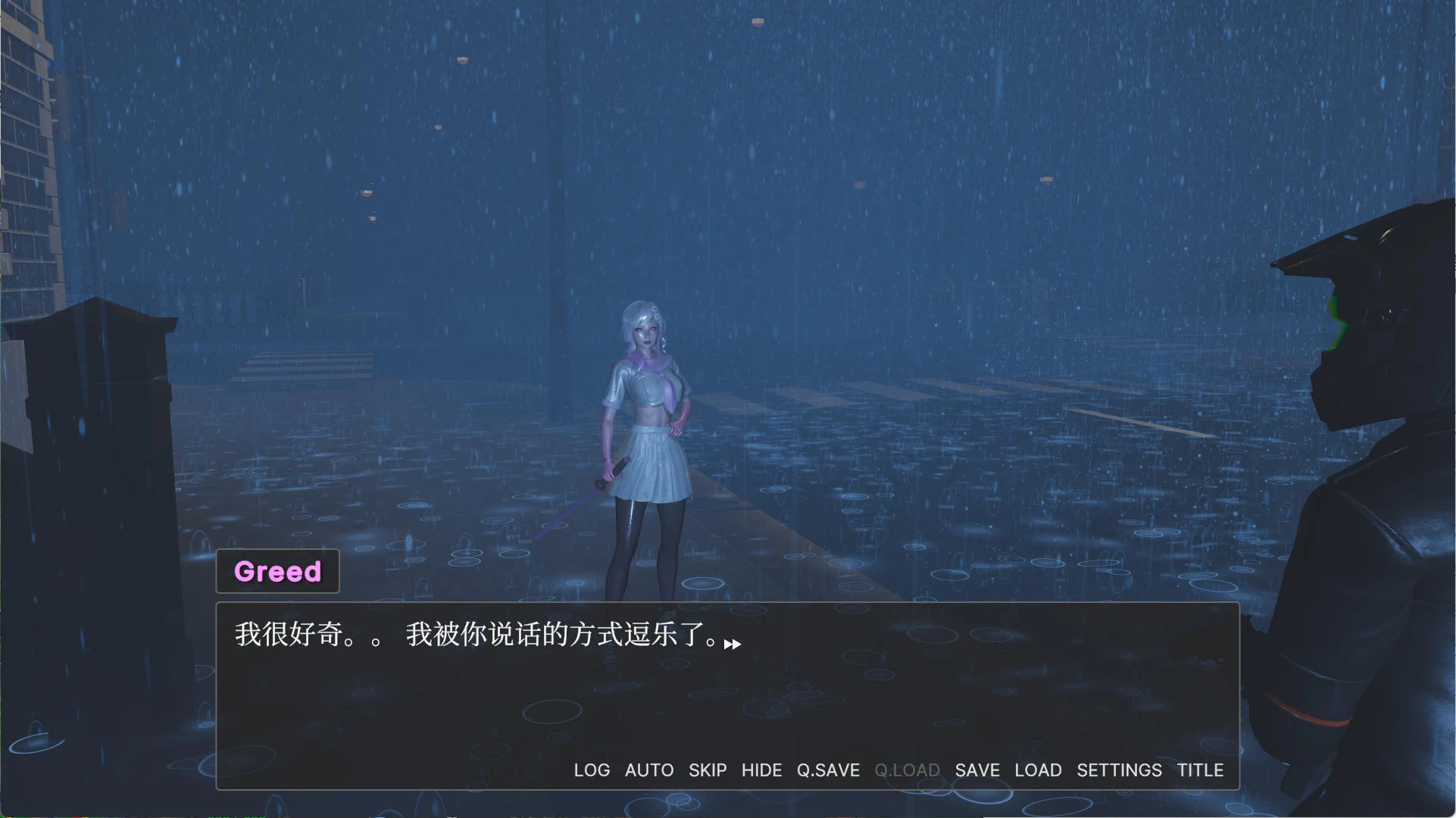Expand the dialogue history by opening LOG
The width and height of the screenshot is (1456, 818).
click(592, 770)
